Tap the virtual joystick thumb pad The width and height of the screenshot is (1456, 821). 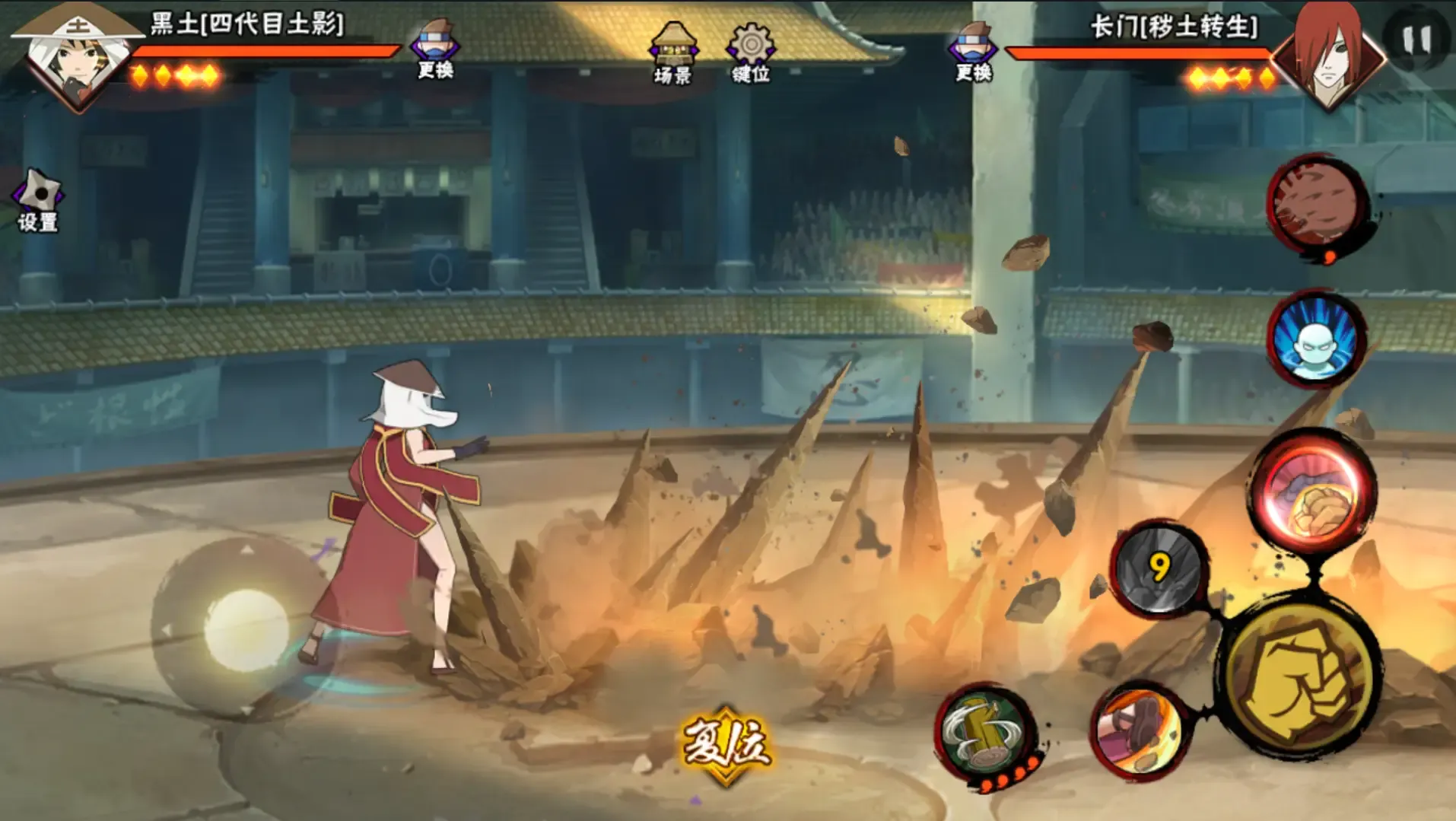click(246, 629)
